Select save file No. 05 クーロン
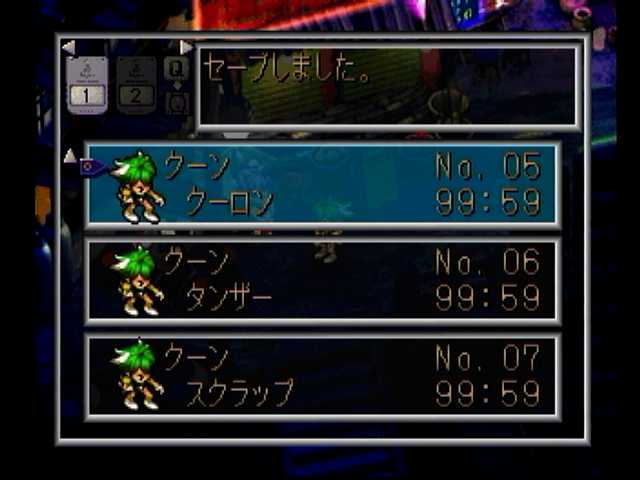The width and height of the screenshot is (640, 480). pyautogui.click(x=323, y=185)
